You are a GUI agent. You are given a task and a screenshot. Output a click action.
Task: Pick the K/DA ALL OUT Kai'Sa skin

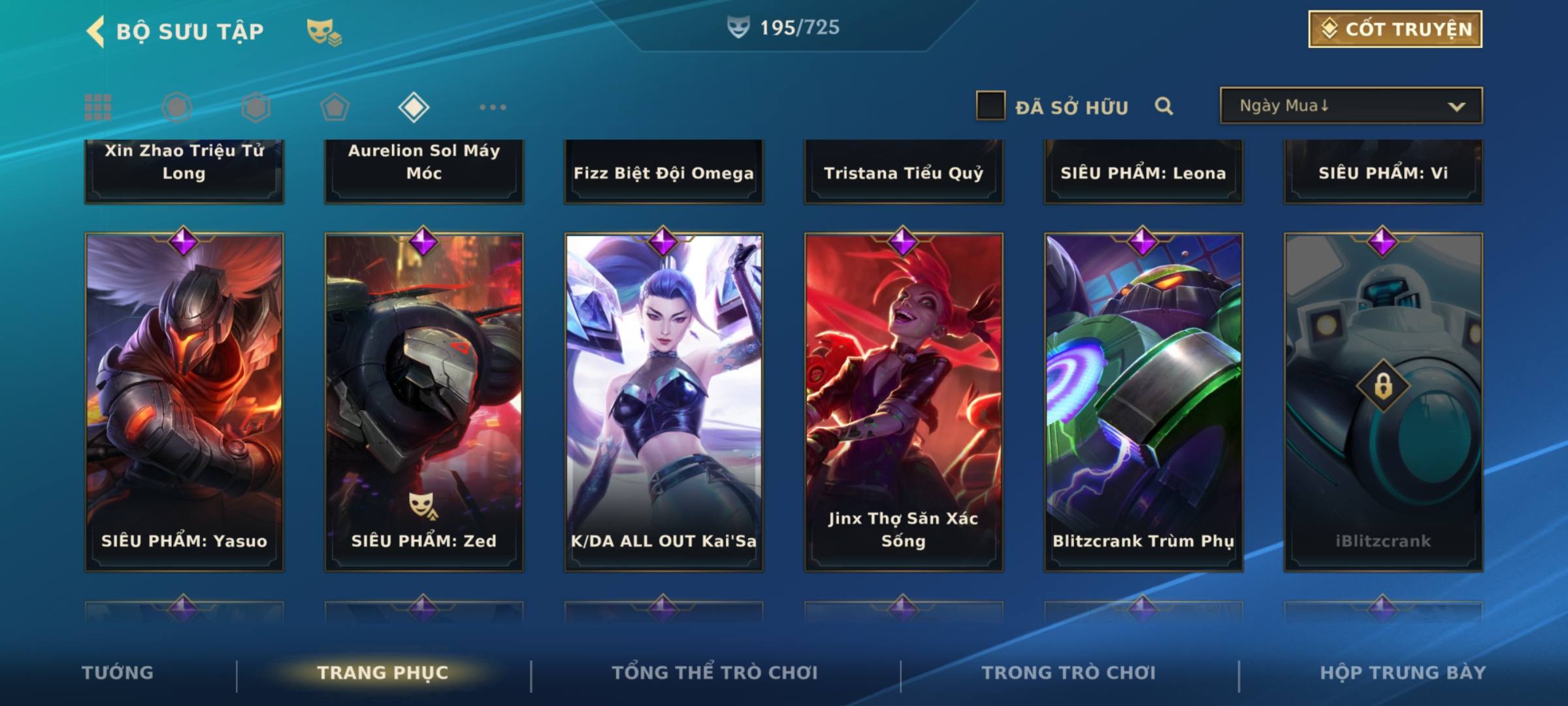[664, 402]
